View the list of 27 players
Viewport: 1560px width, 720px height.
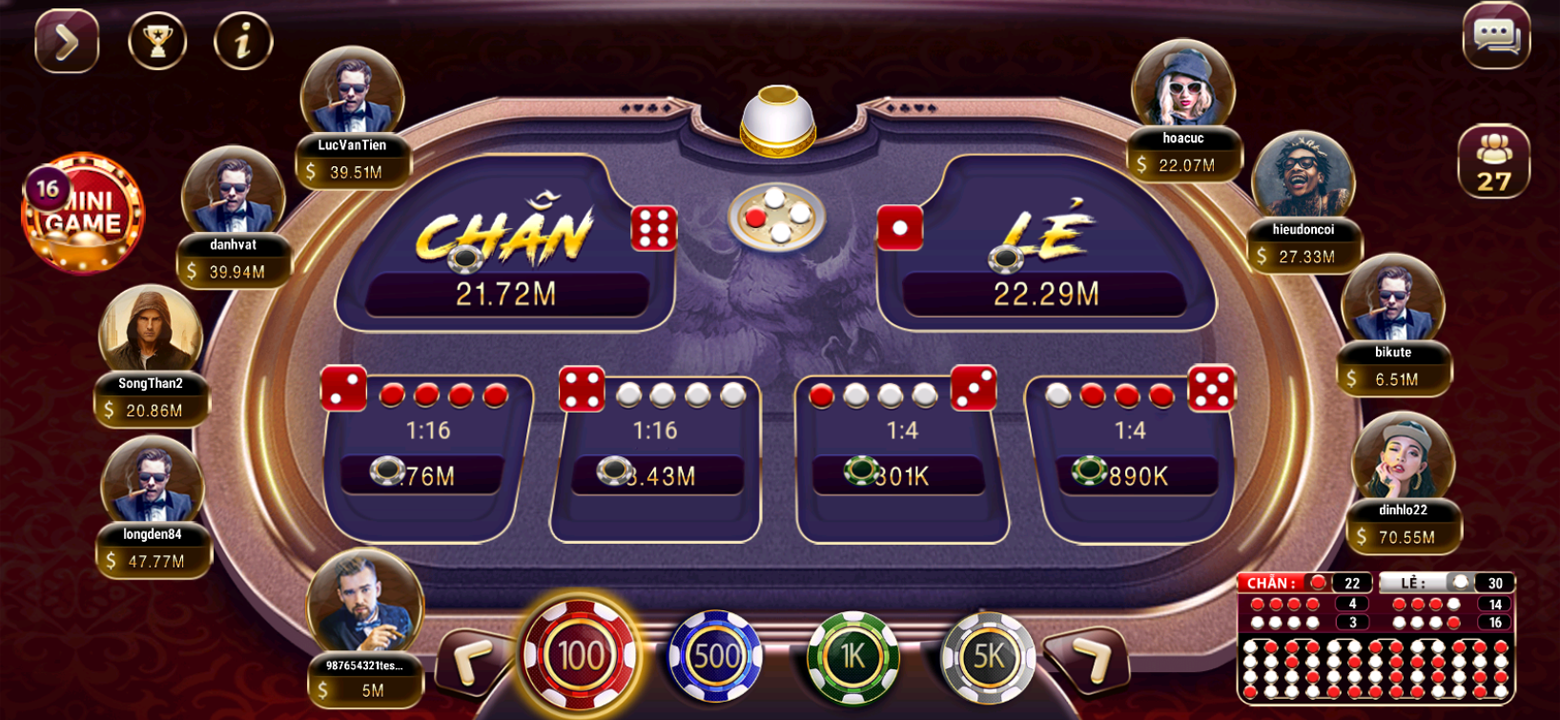coord(1493,161)
